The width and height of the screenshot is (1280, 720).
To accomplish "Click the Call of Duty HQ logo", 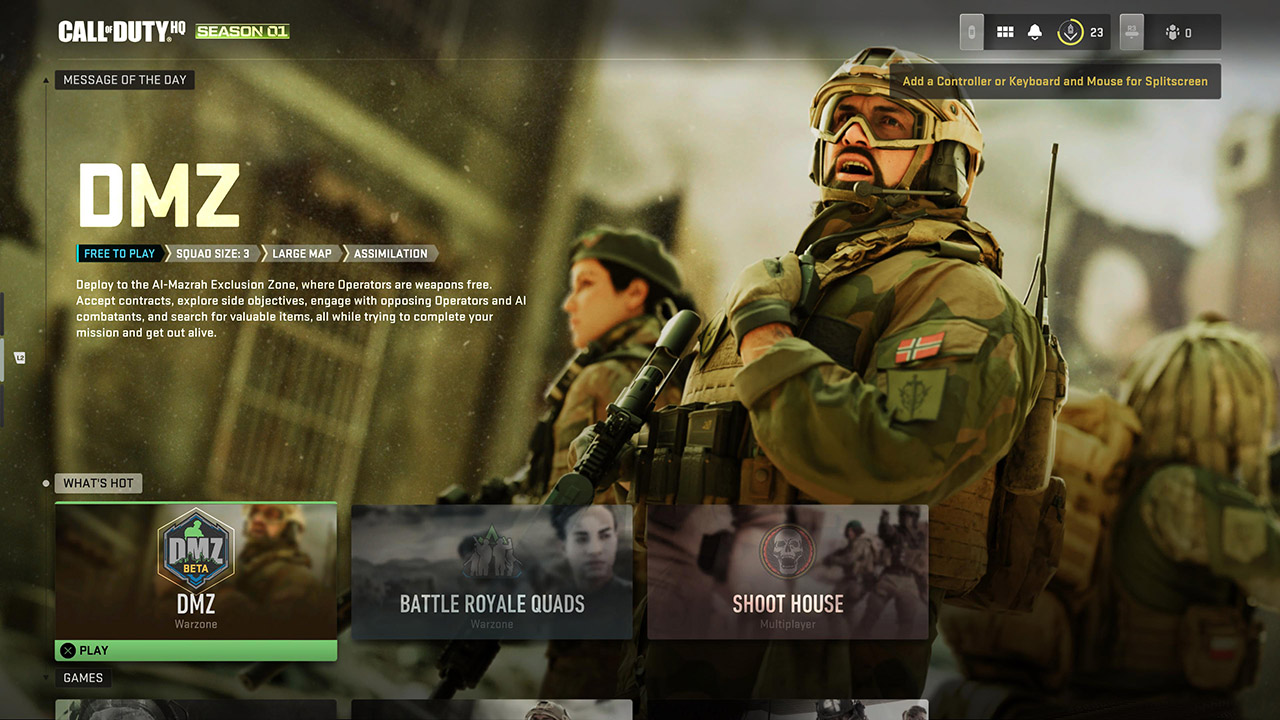I will pyautogui.click(x=120, y=31).
